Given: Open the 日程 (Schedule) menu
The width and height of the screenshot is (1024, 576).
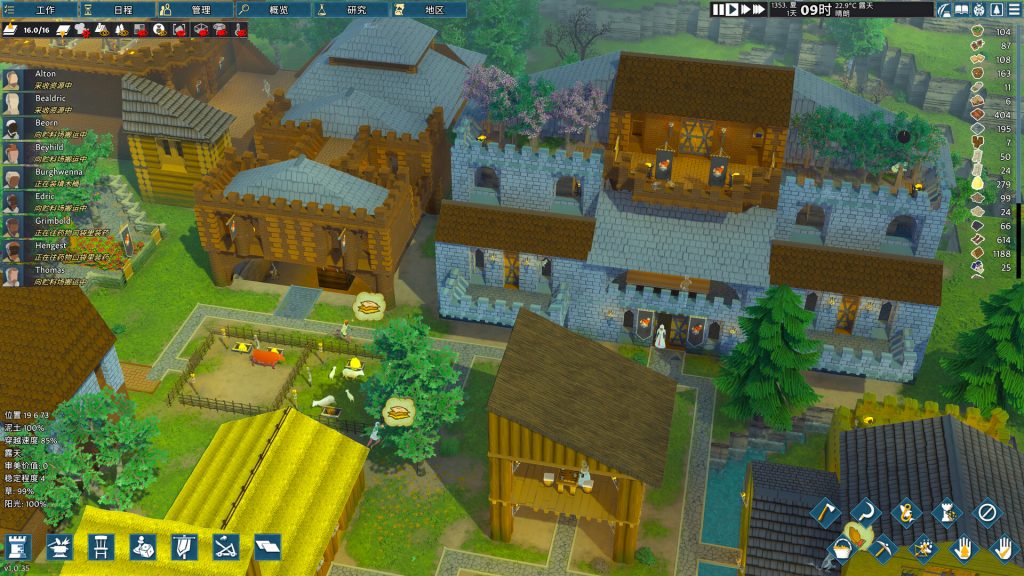Looking at the screenshot, I should (x=119, y=9).
